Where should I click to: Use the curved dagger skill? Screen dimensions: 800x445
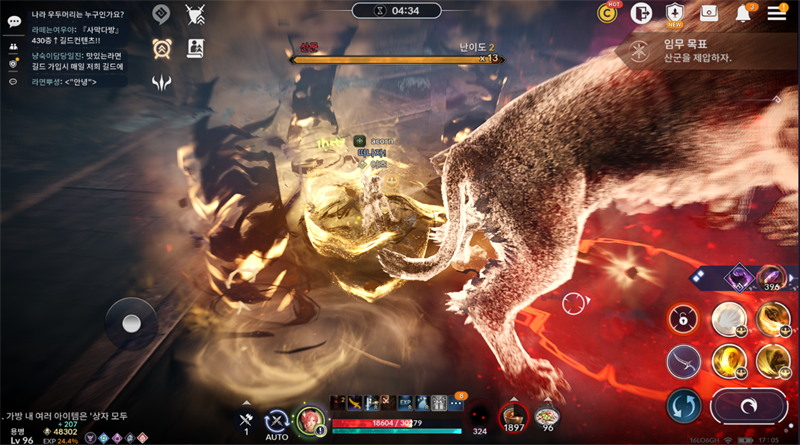tap(684, 361)
